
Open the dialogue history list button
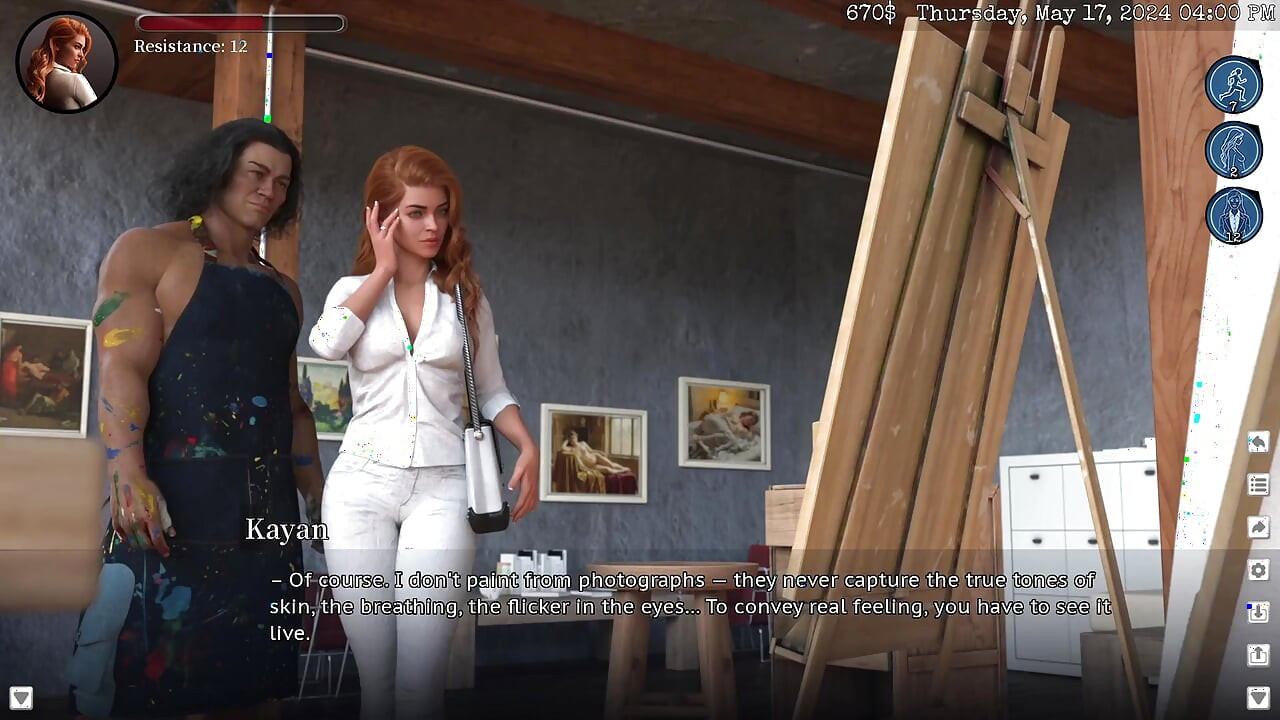coord(1258,485)
